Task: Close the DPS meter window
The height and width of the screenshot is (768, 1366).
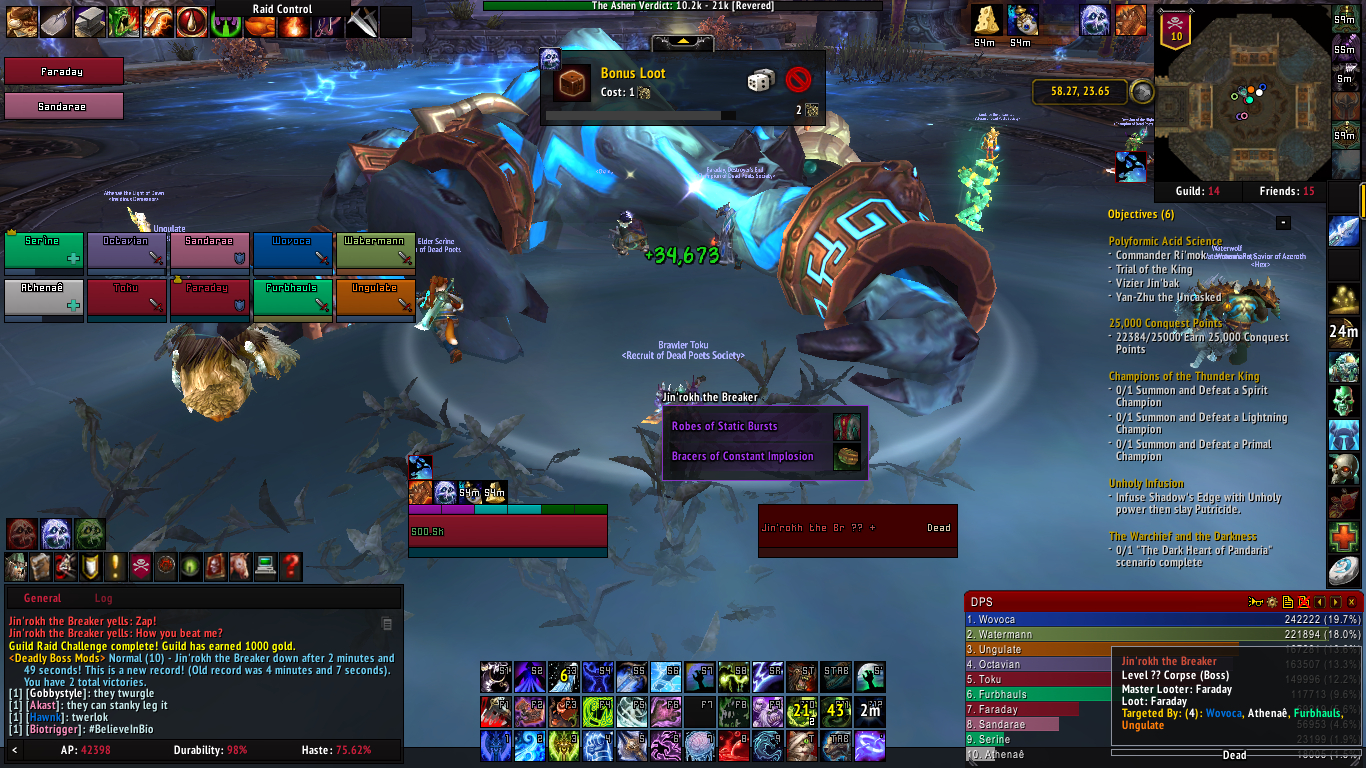Action: point(1352,602)
